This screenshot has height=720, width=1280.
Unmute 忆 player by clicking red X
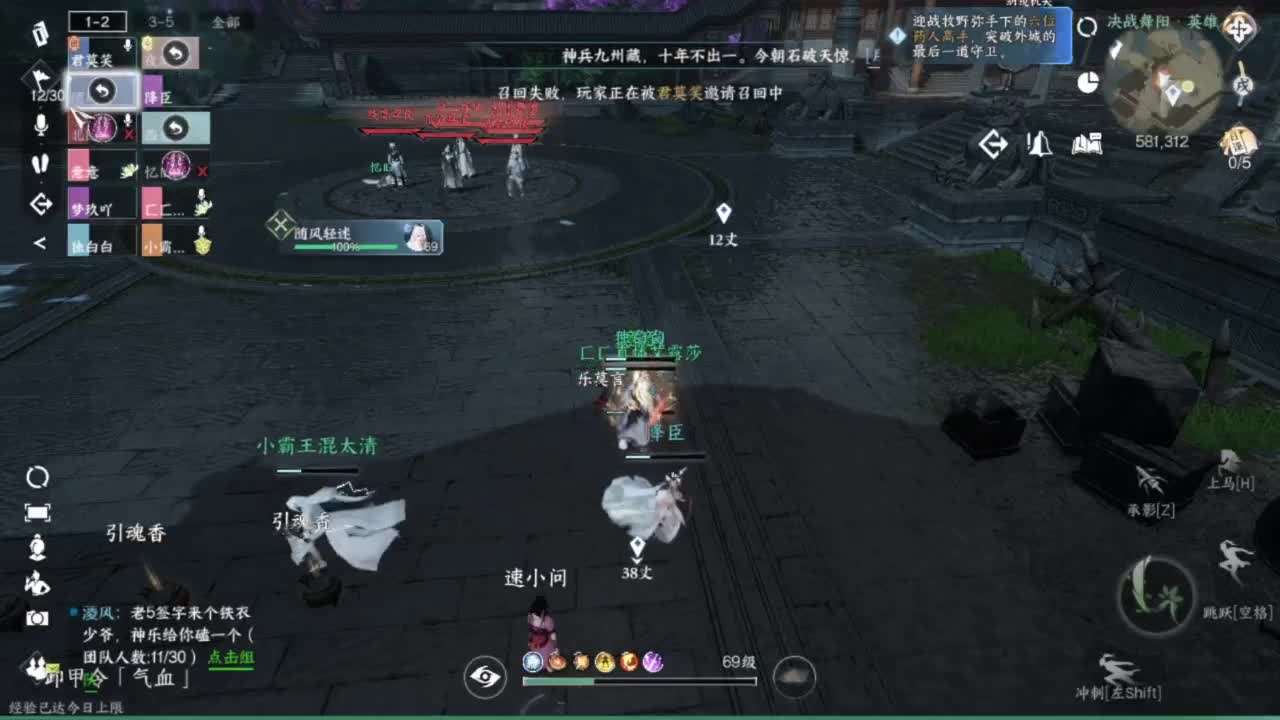[205, 168]
